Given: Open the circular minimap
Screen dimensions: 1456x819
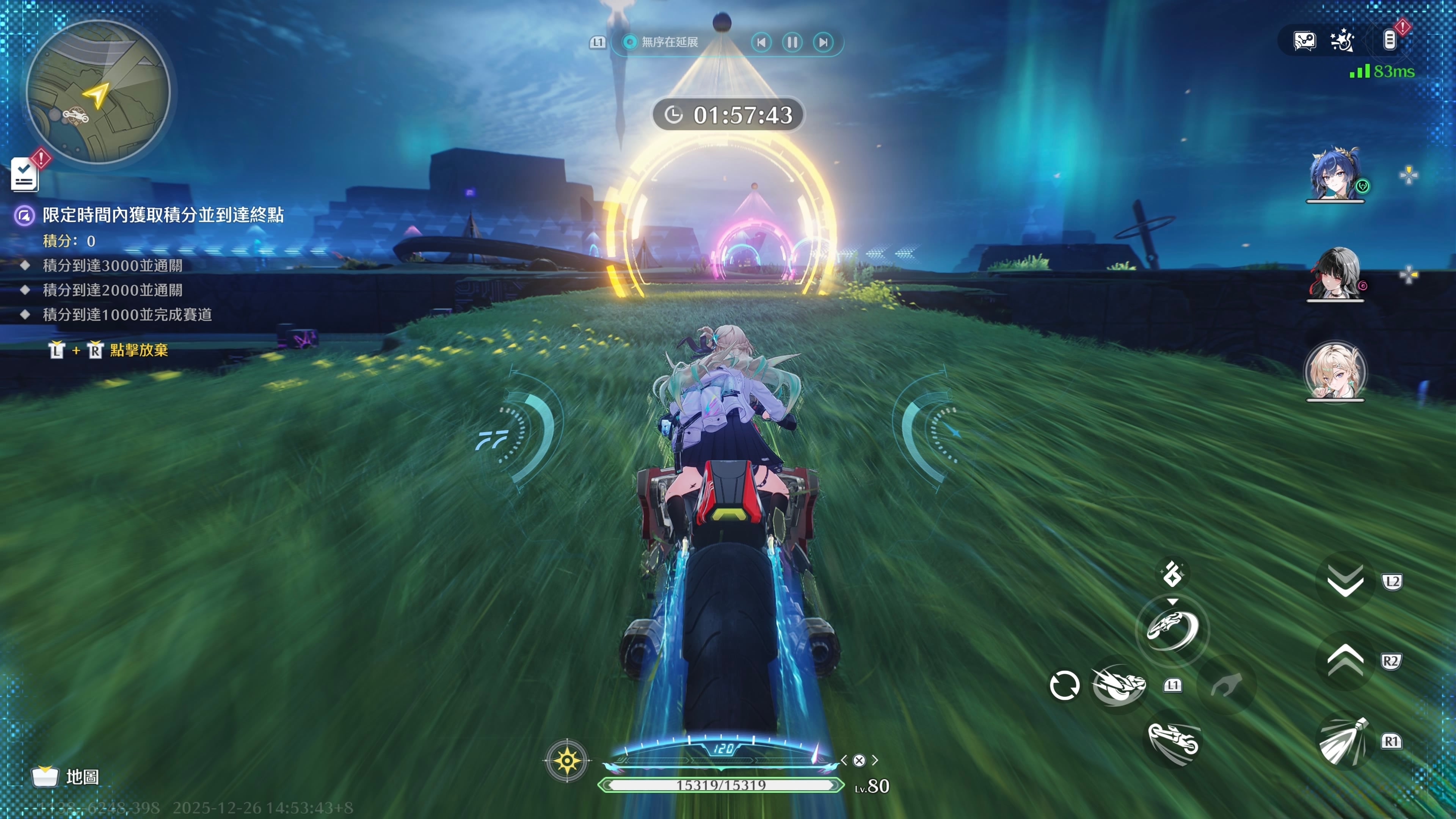Looking at the screenshot, I should [98, 92].
